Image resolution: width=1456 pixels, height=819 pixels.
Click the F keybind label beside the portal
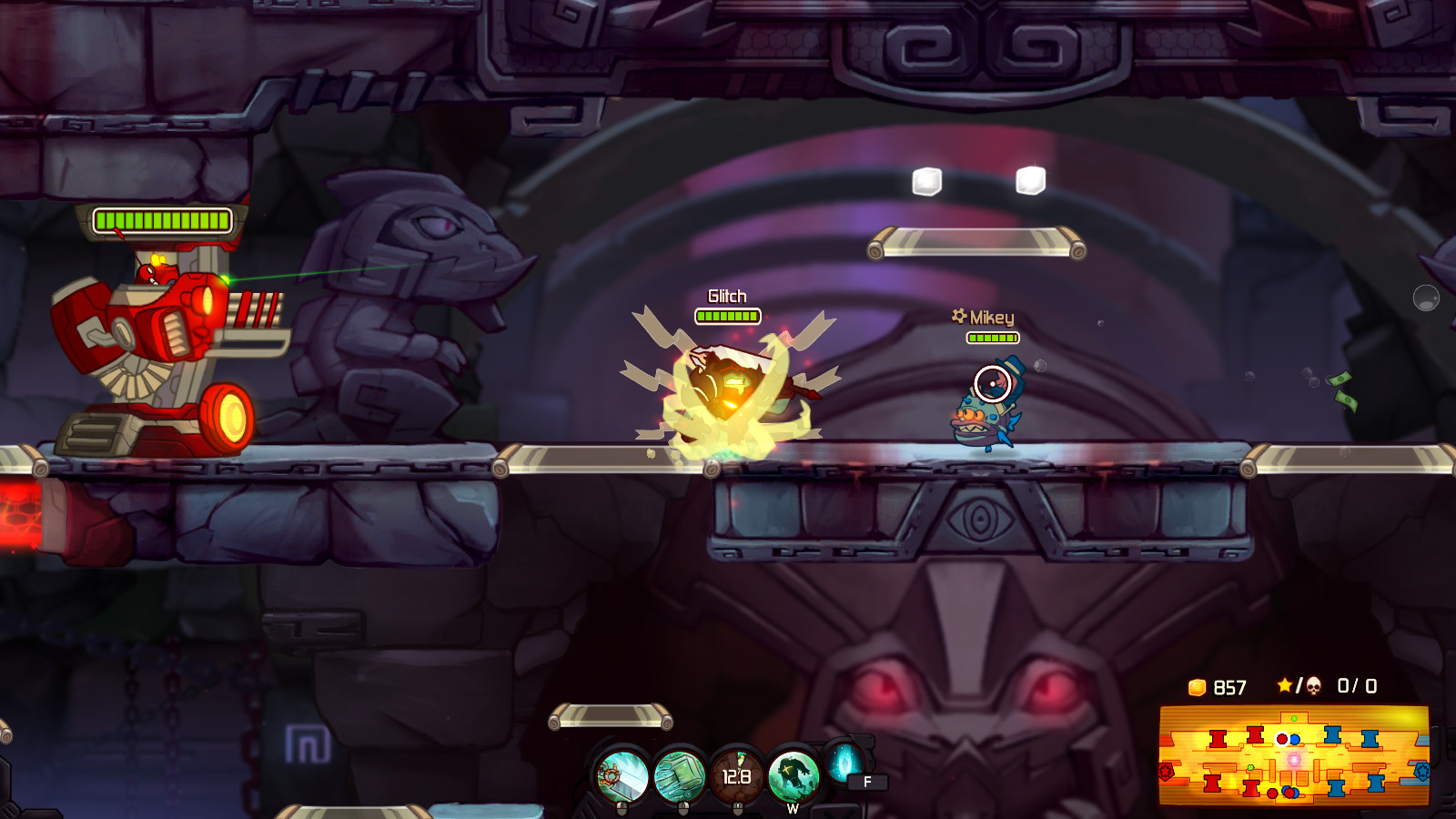pos(867,780)
